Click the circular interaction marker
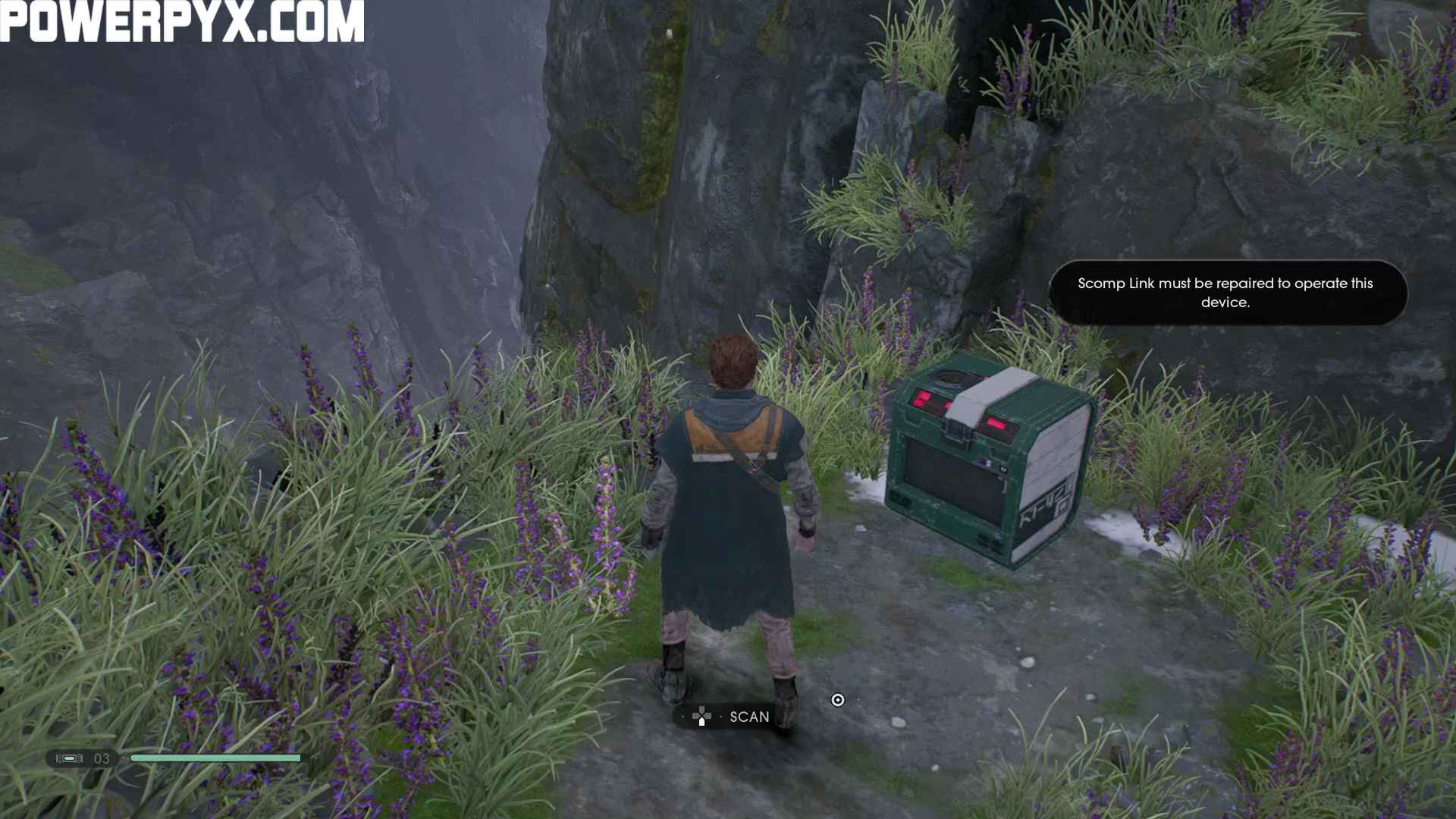The image size is (1456, 819). pos(837,700)
